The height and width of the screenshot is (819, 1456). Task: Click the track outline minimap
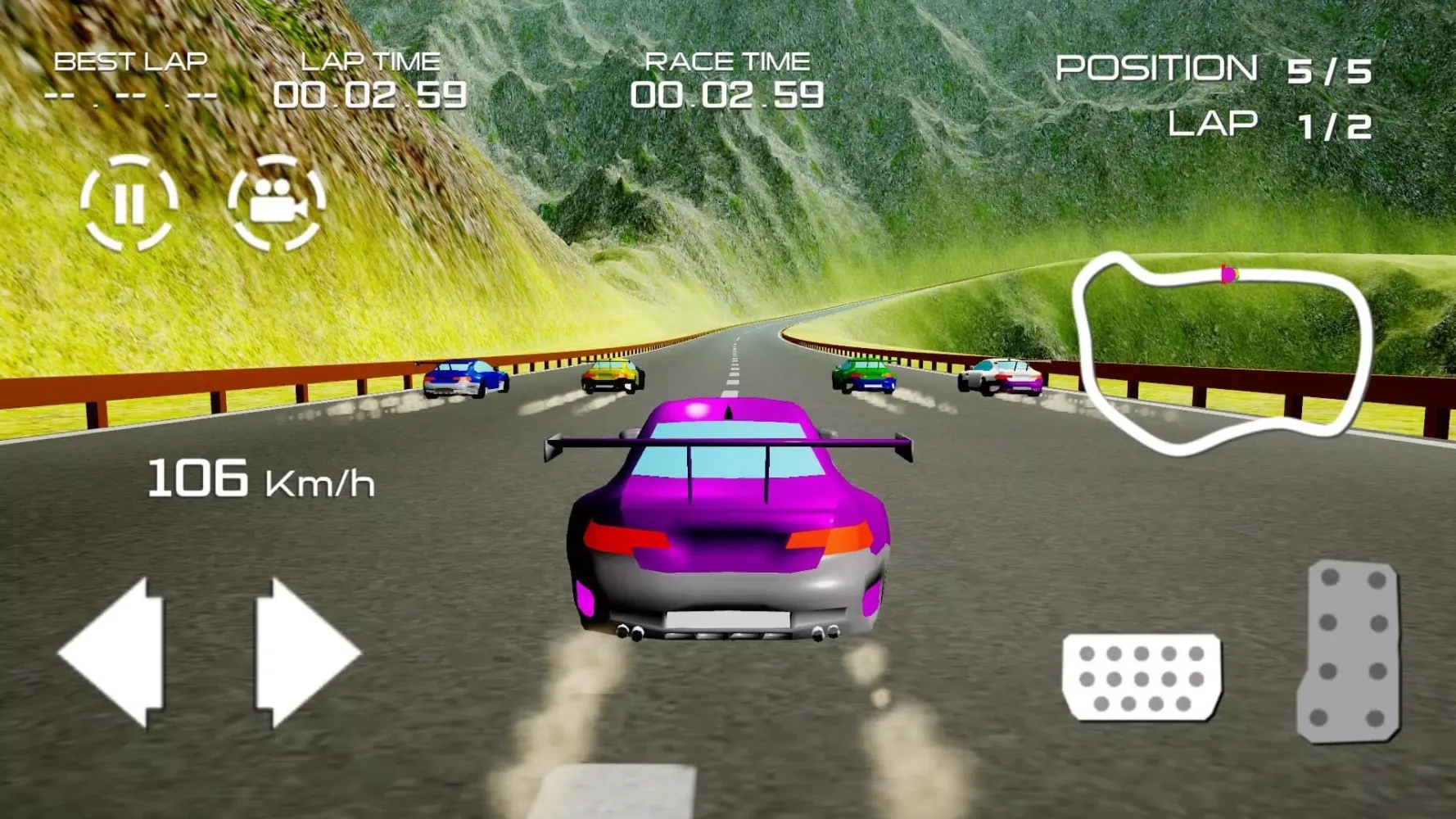tap(1222, 354)
